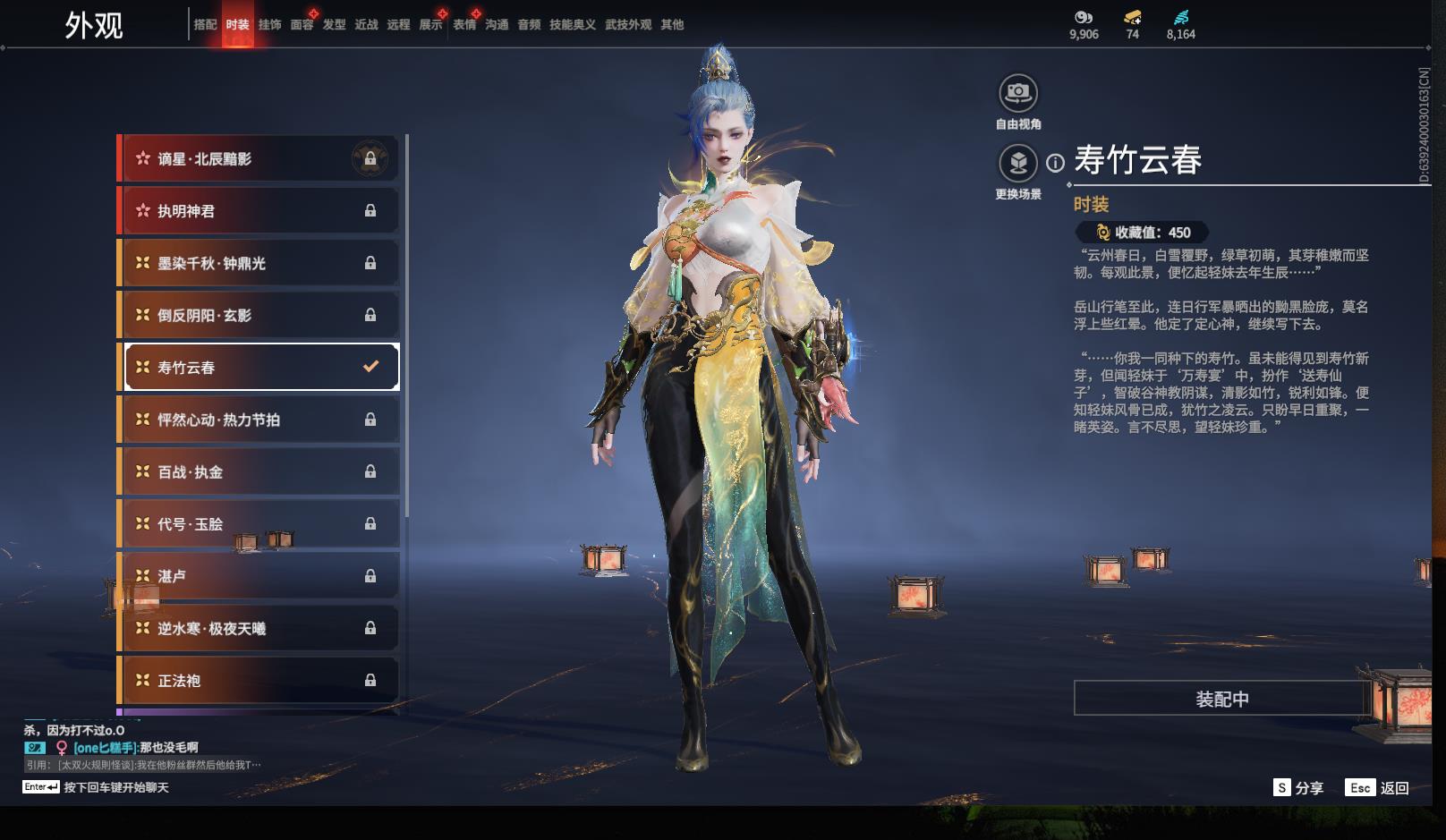1446x840 pixels.
Task: Select the 逆水寒·极夜天曦 outfit
Action: pos(259,628)
